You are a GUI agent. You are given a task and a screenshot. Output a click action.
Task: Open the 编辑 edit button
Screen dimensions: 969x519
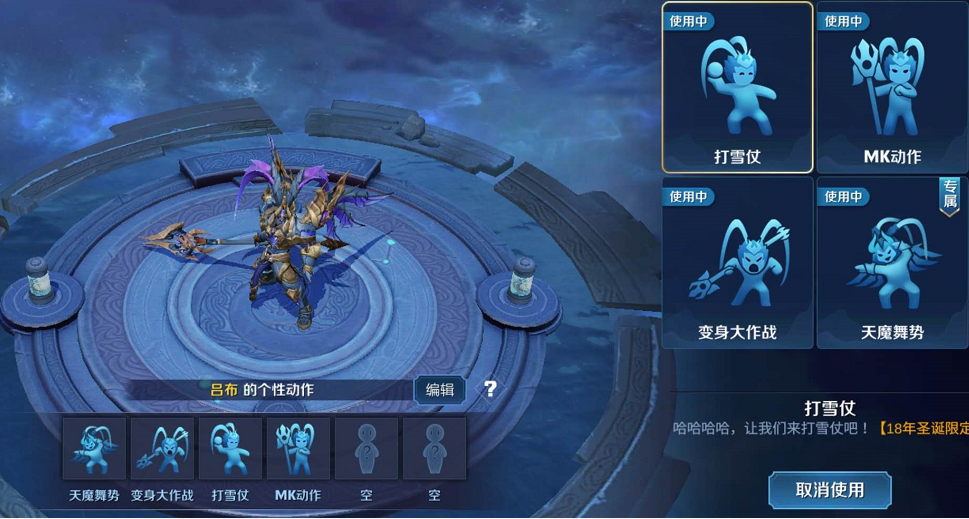pos(440,390)
